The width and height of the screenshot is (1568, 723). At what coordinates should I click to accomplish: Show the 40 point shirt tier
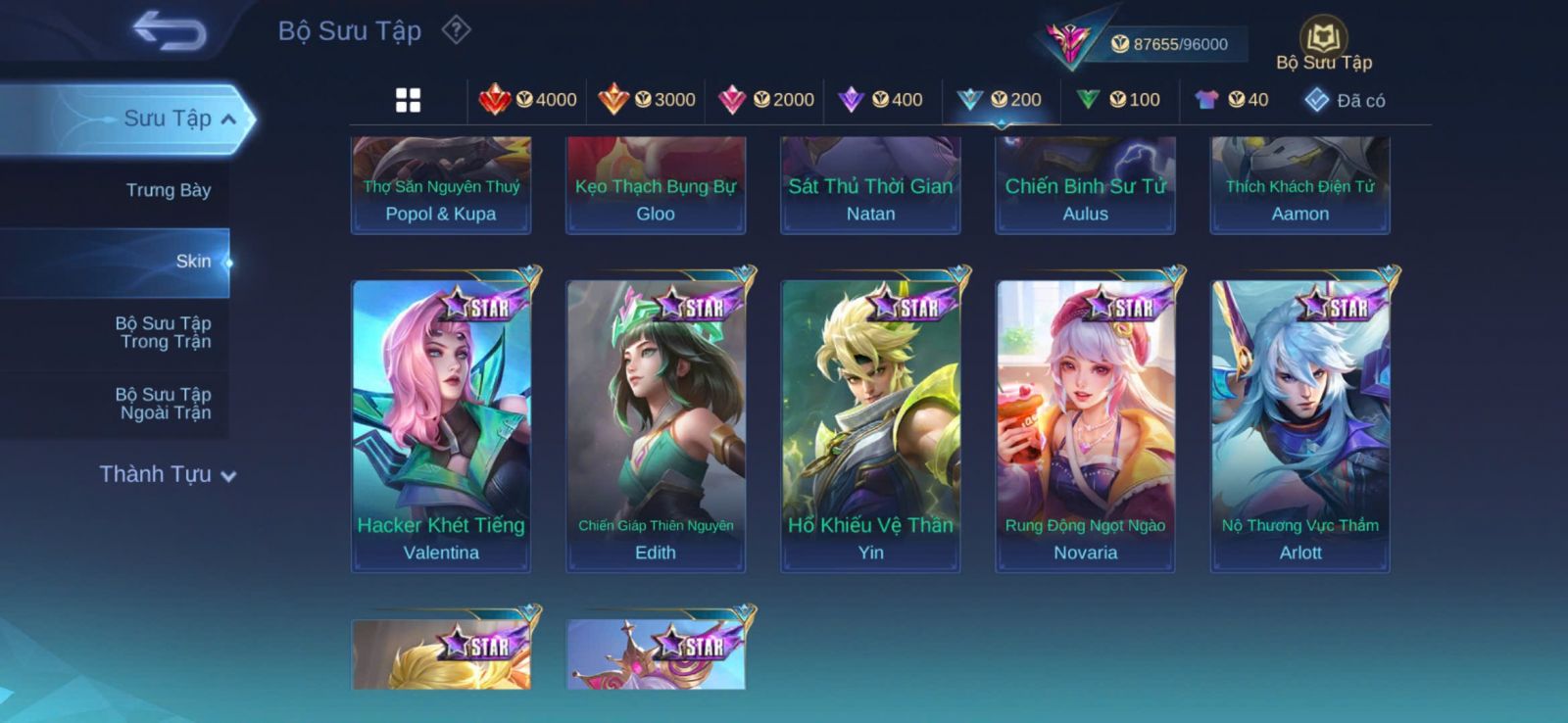[1232, 100]
